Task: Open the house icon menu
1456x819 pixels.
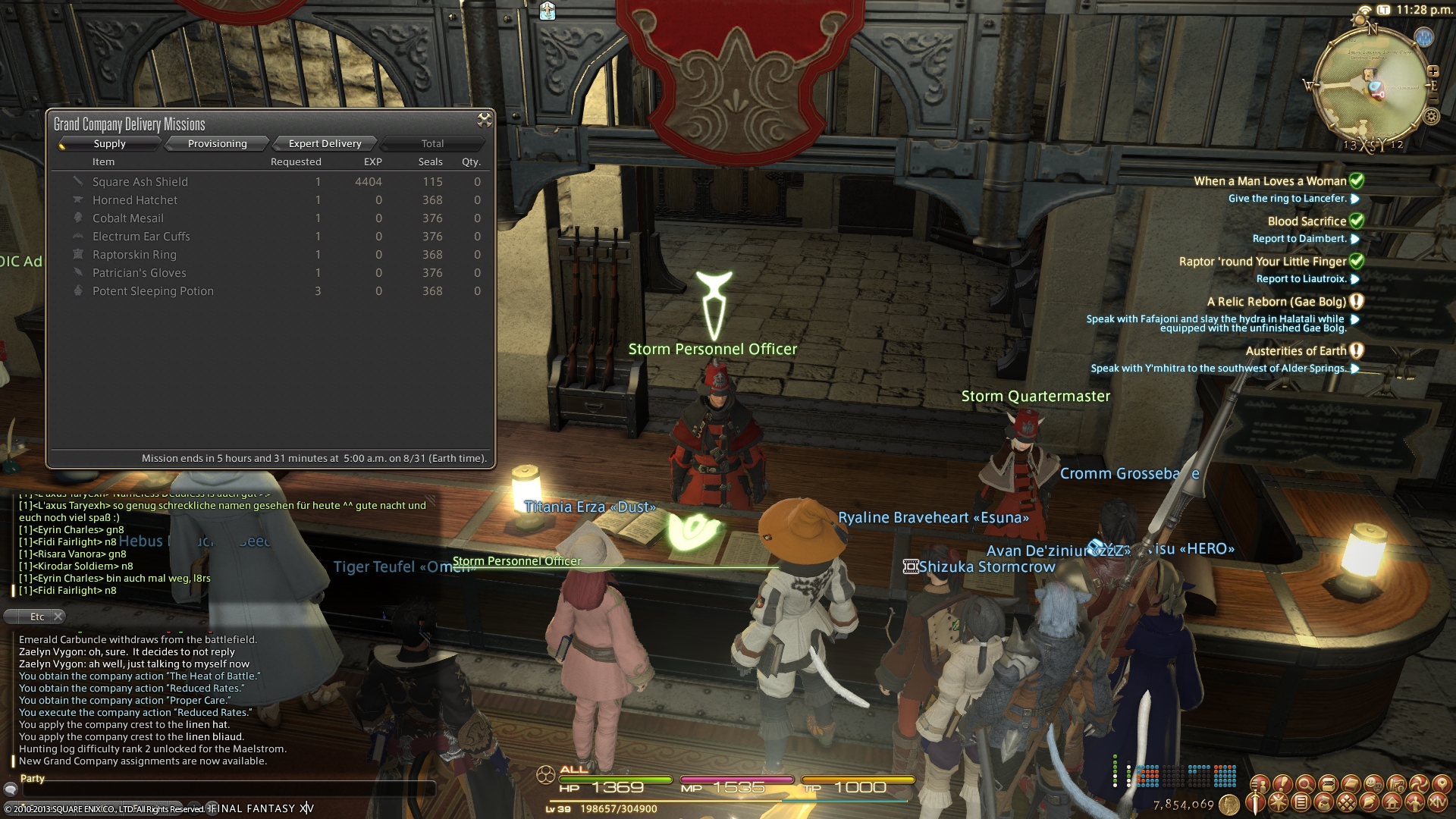Action: (x=1392, y=802)
